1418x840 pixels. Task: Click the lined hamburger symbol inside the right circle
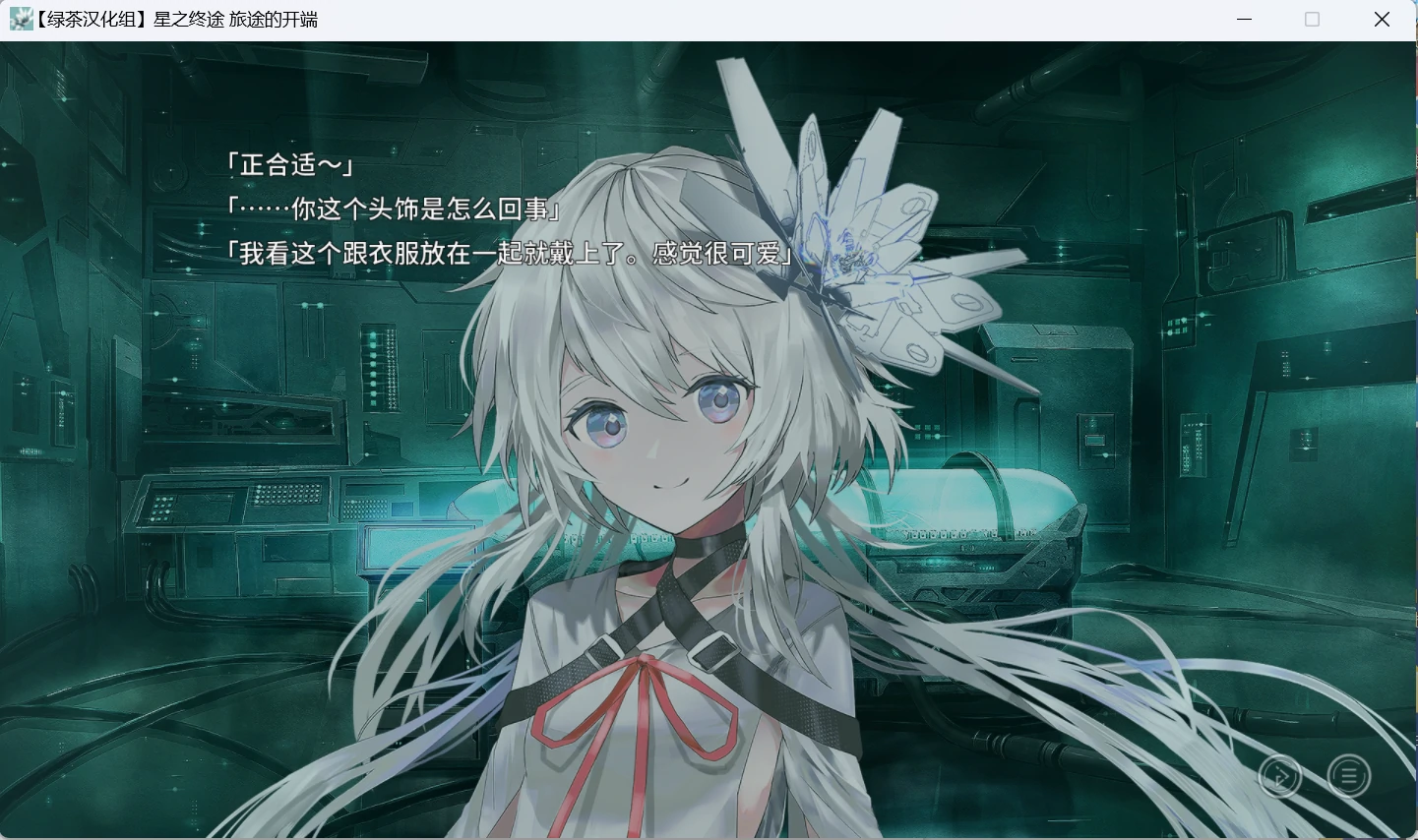[x=1349, y=776]
